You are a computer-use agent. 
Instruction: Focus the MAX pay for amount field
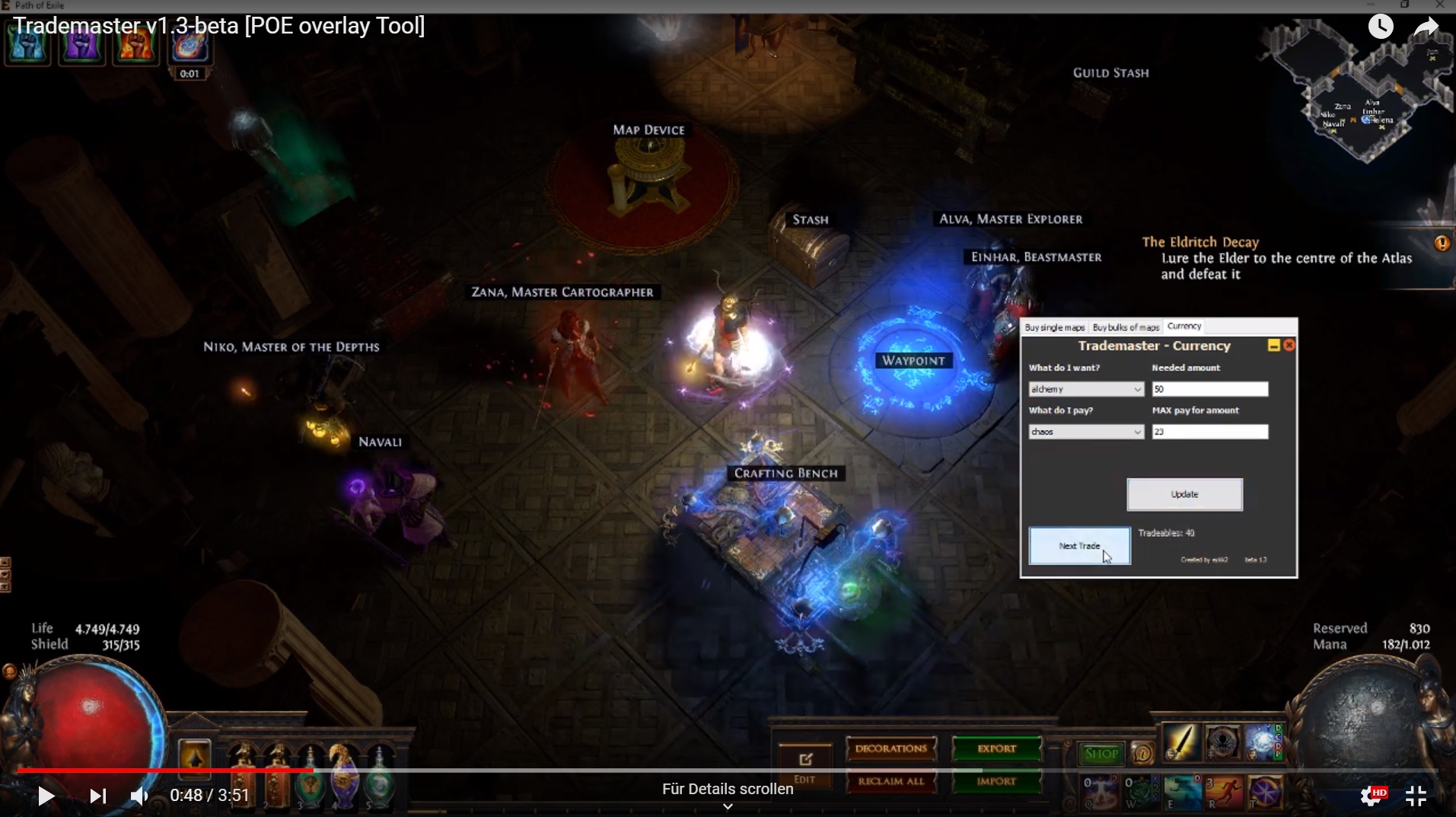pyautogui.click(x=1209, y=432)
